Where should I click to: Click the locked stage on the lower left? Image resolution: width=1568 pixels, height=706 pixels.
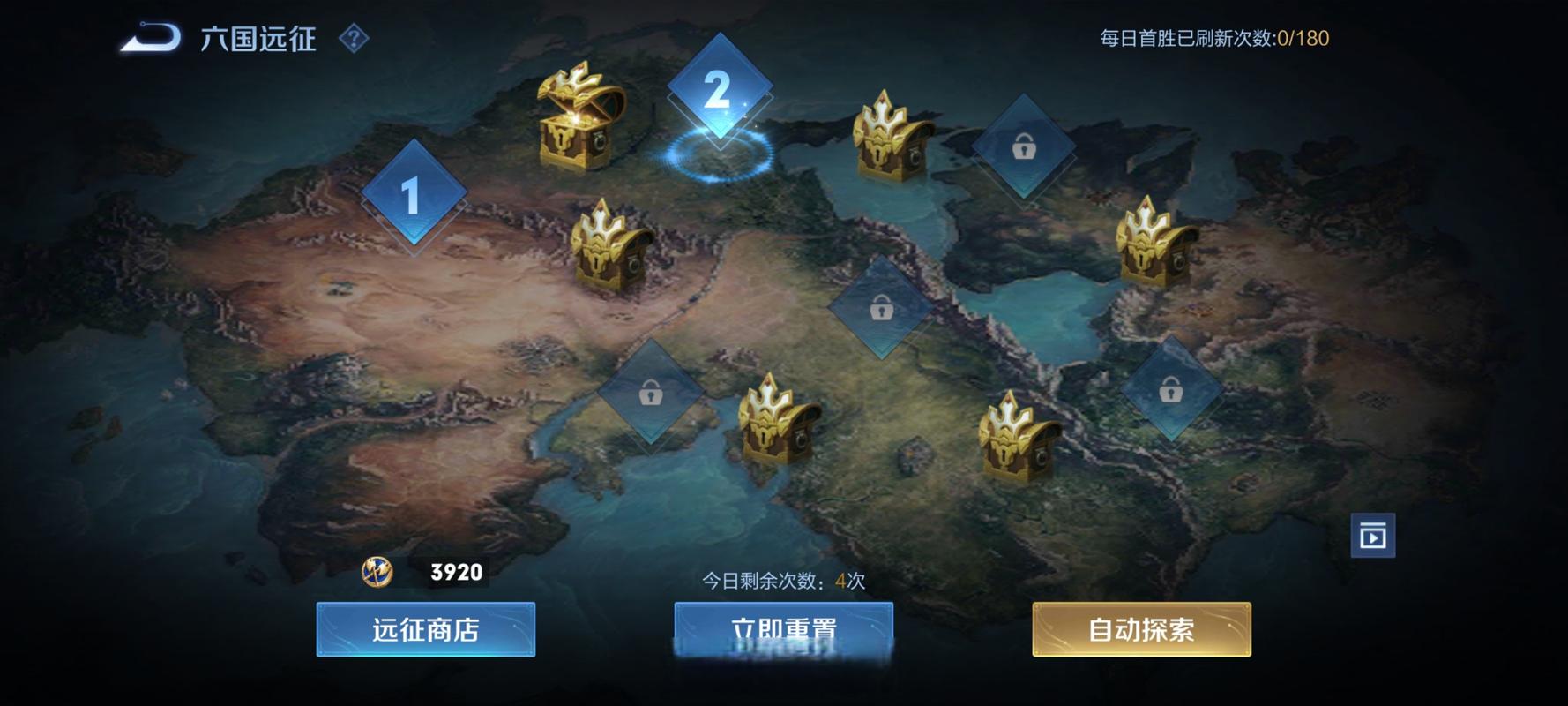tap(650, 393)
